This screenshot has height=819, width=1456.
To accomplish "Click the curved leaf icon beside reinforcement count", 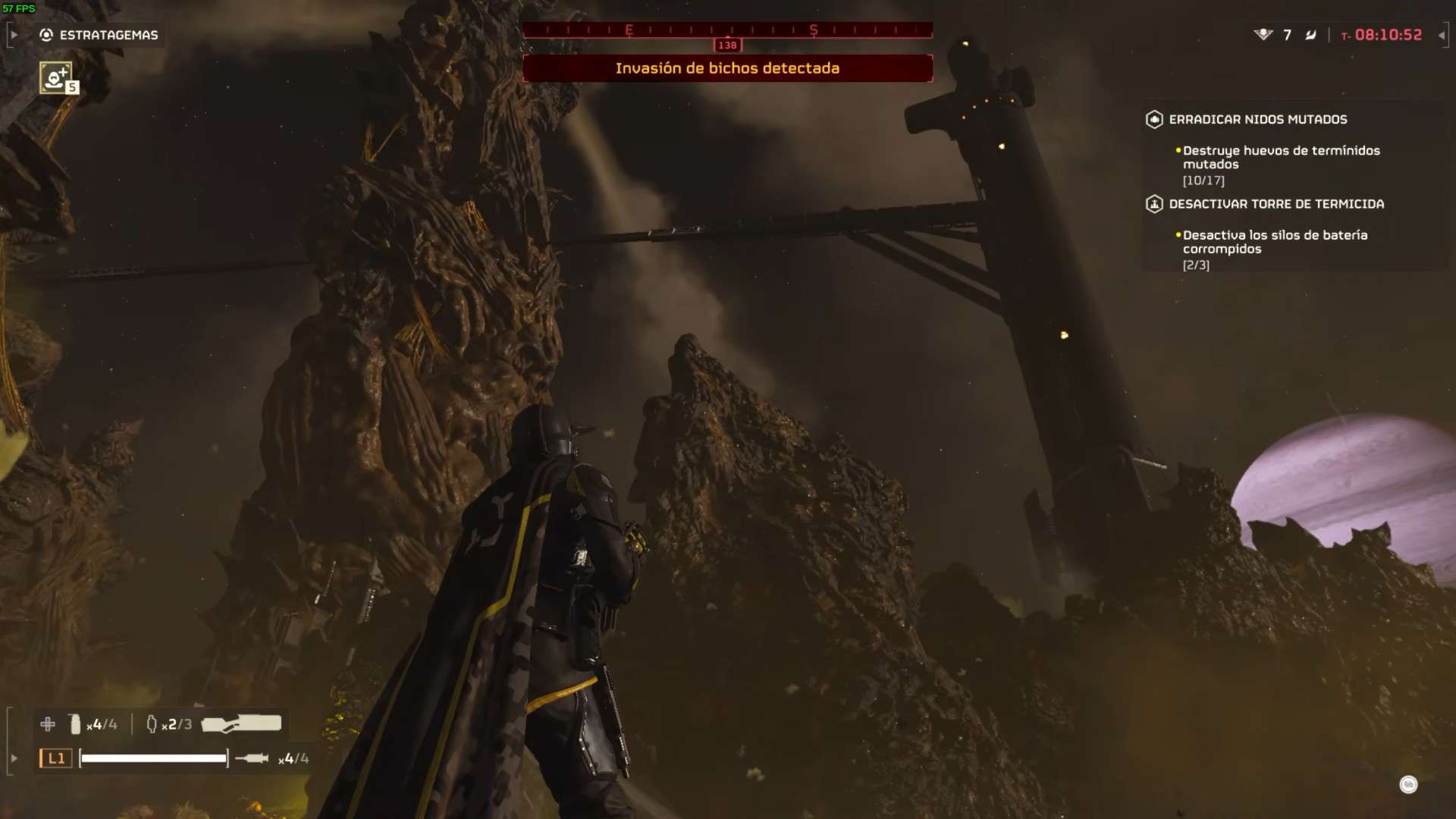I will pyautogui.click(x=1310, y=35).
